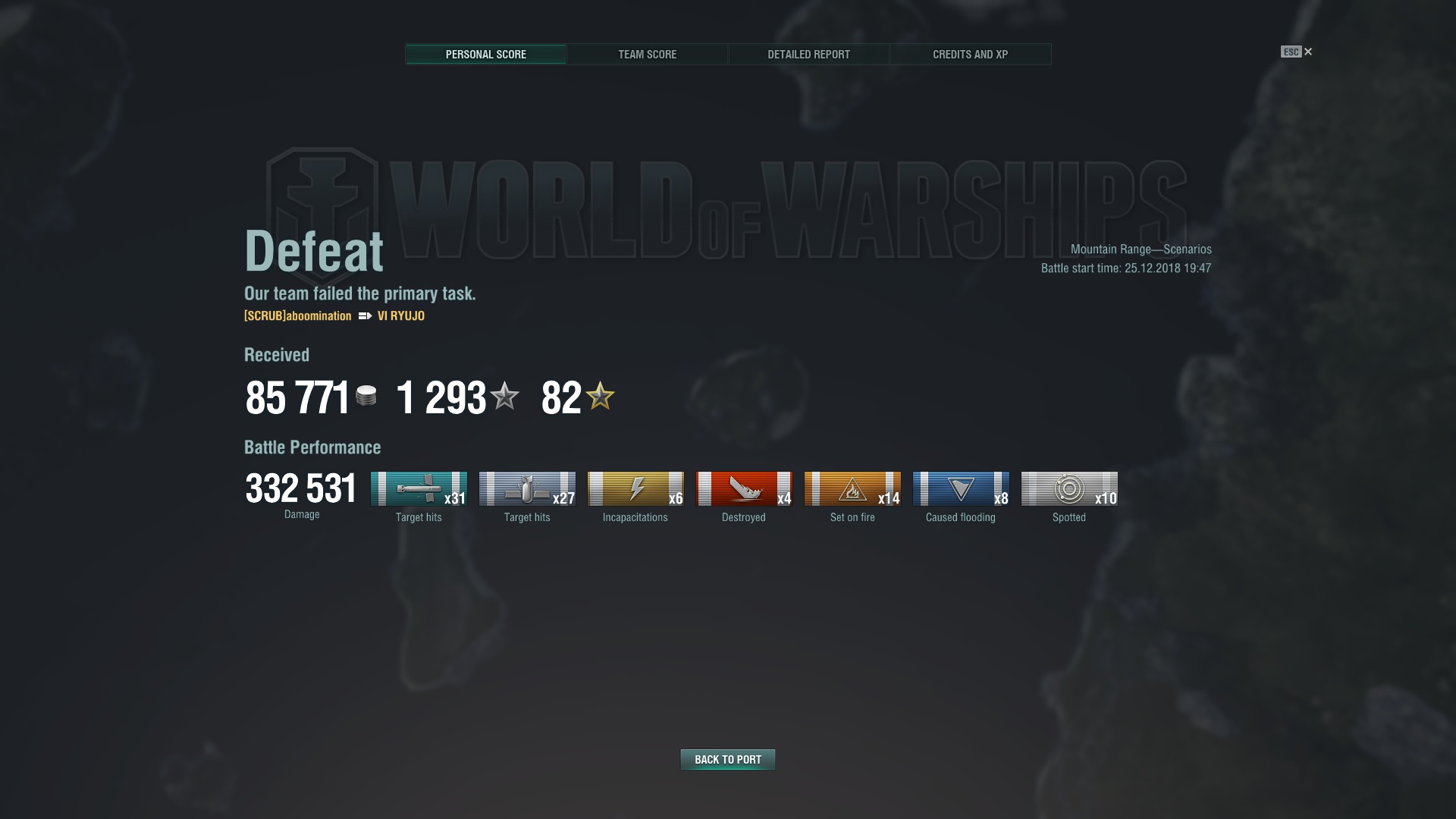Show the Credits and XP tab

pos(970,55)
